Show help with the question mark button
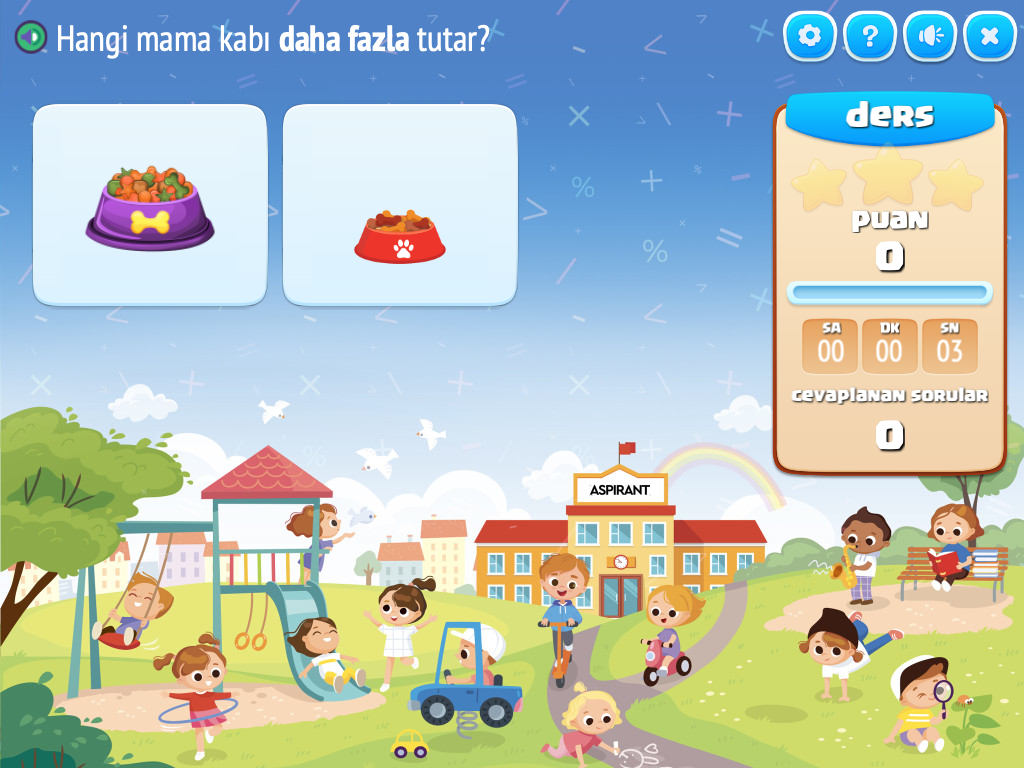The width and height of the screenshot is (1024, 768). (870, 37)
